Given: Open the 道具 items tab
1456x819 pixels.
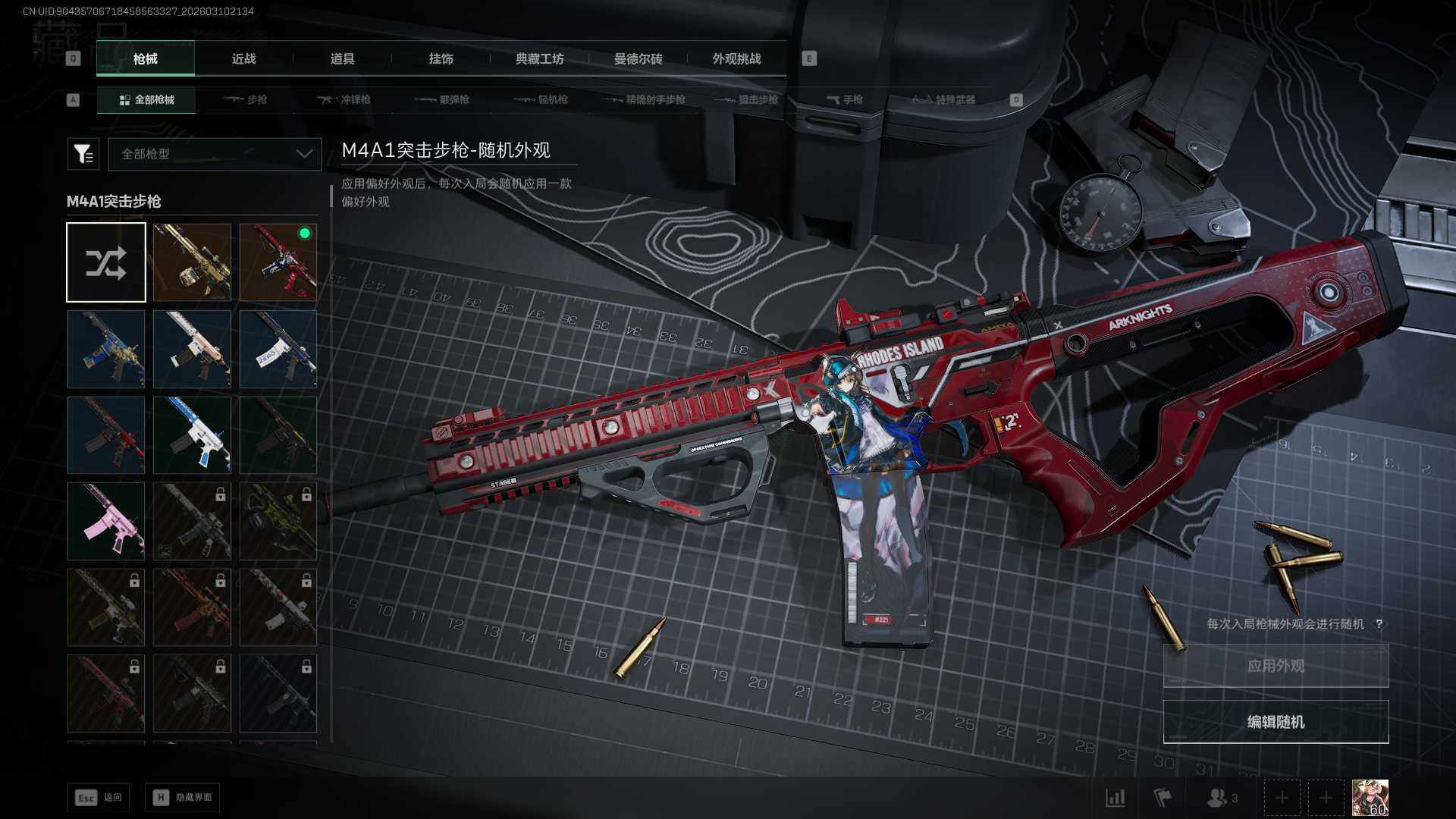Looking at the screenshot, I should (x=342, y=59).
